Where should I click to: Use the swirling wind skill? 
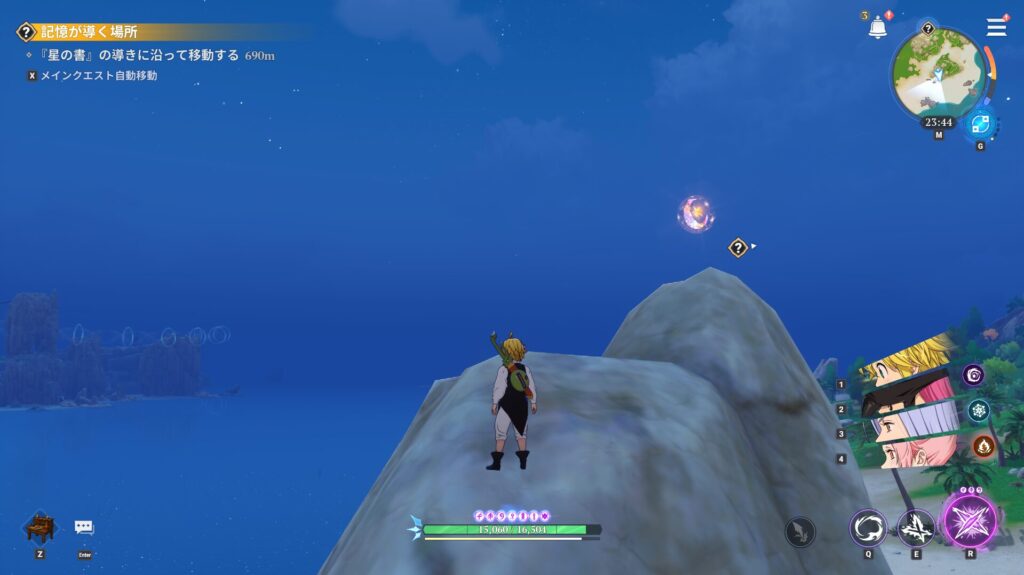[x=868, y=527]
